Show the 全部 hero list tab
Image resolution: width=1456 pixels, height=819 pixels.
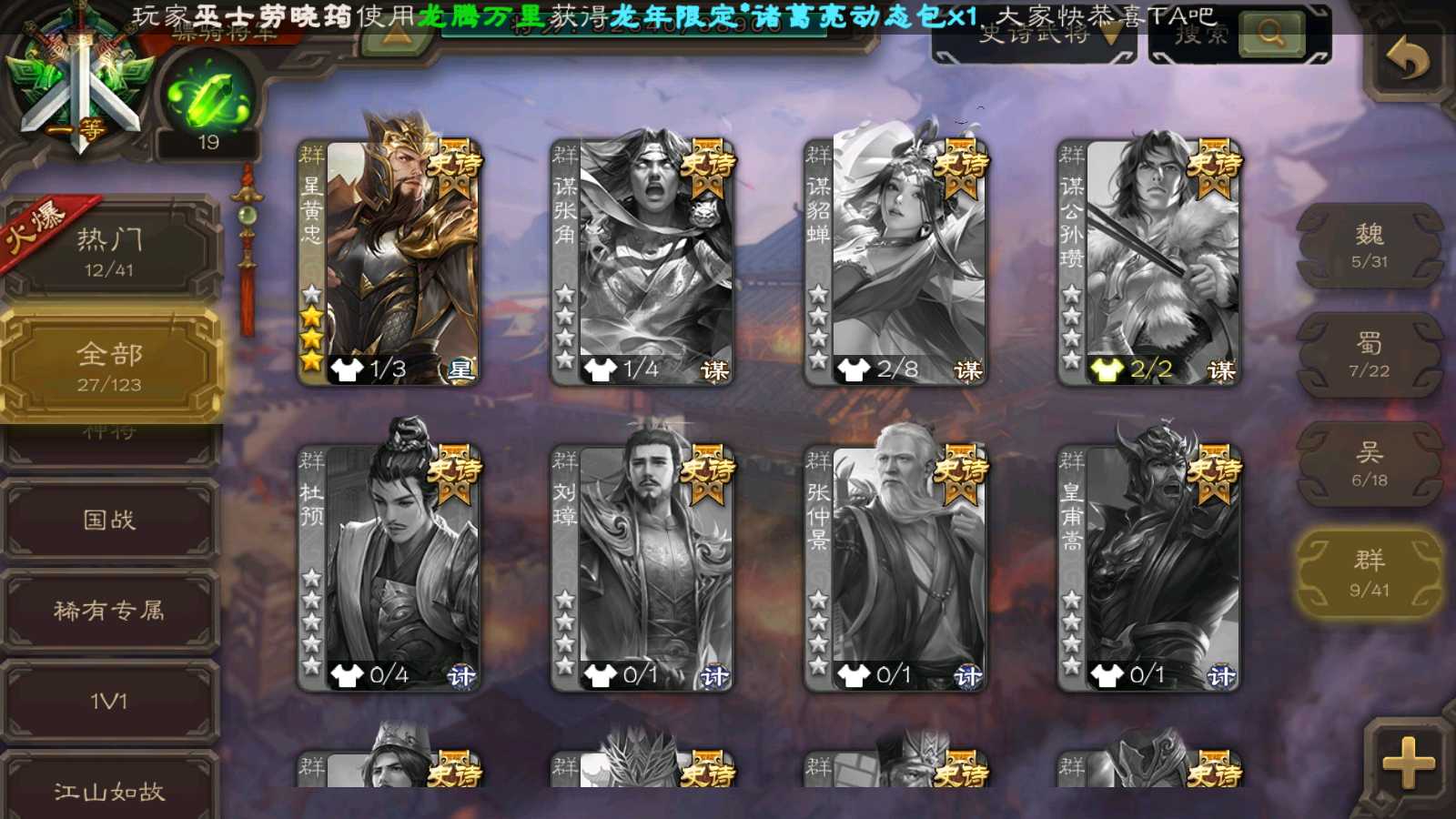click(x=109, y=366)
